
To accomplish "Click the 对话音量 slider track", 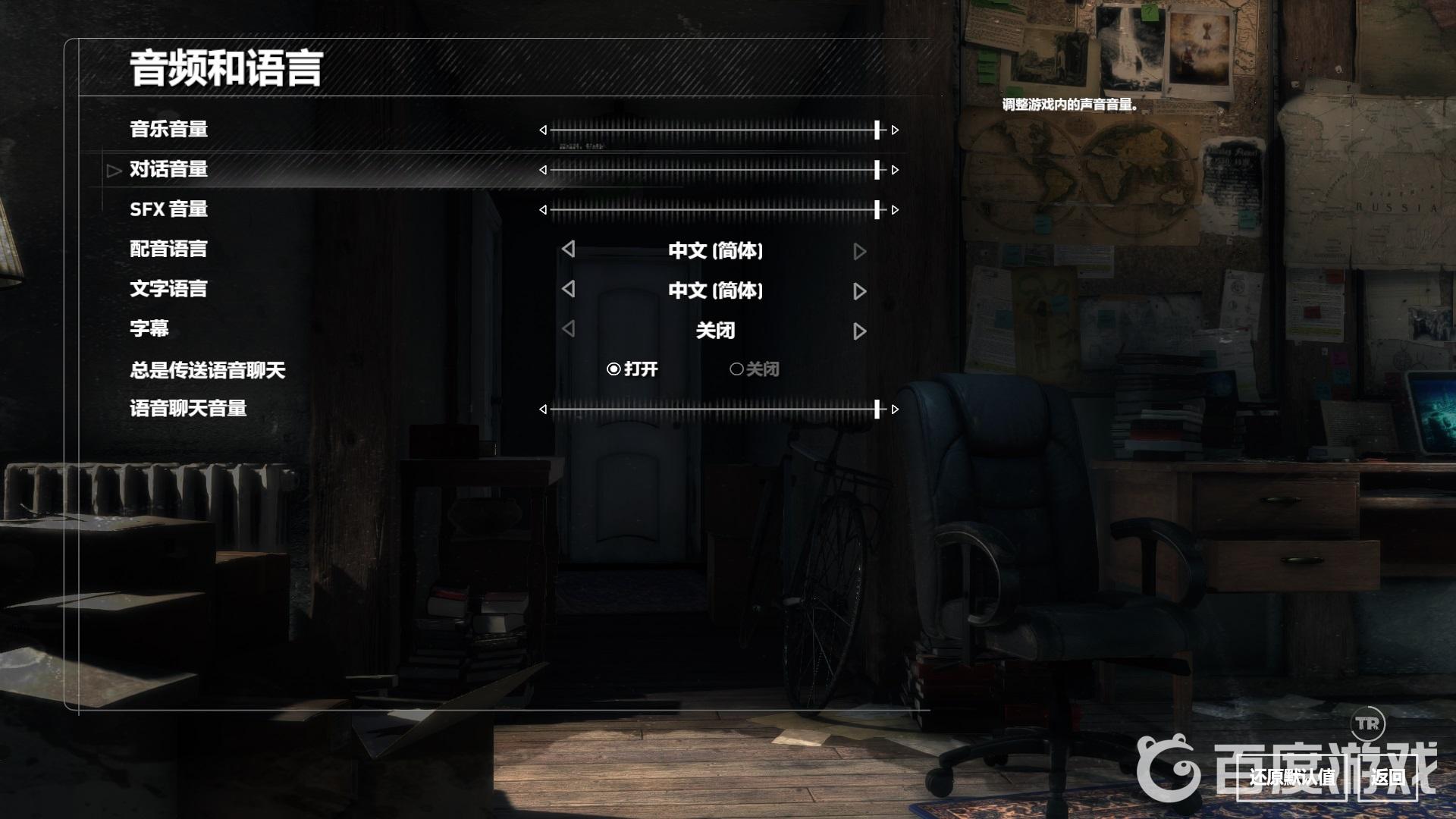I will pos(713,170).
